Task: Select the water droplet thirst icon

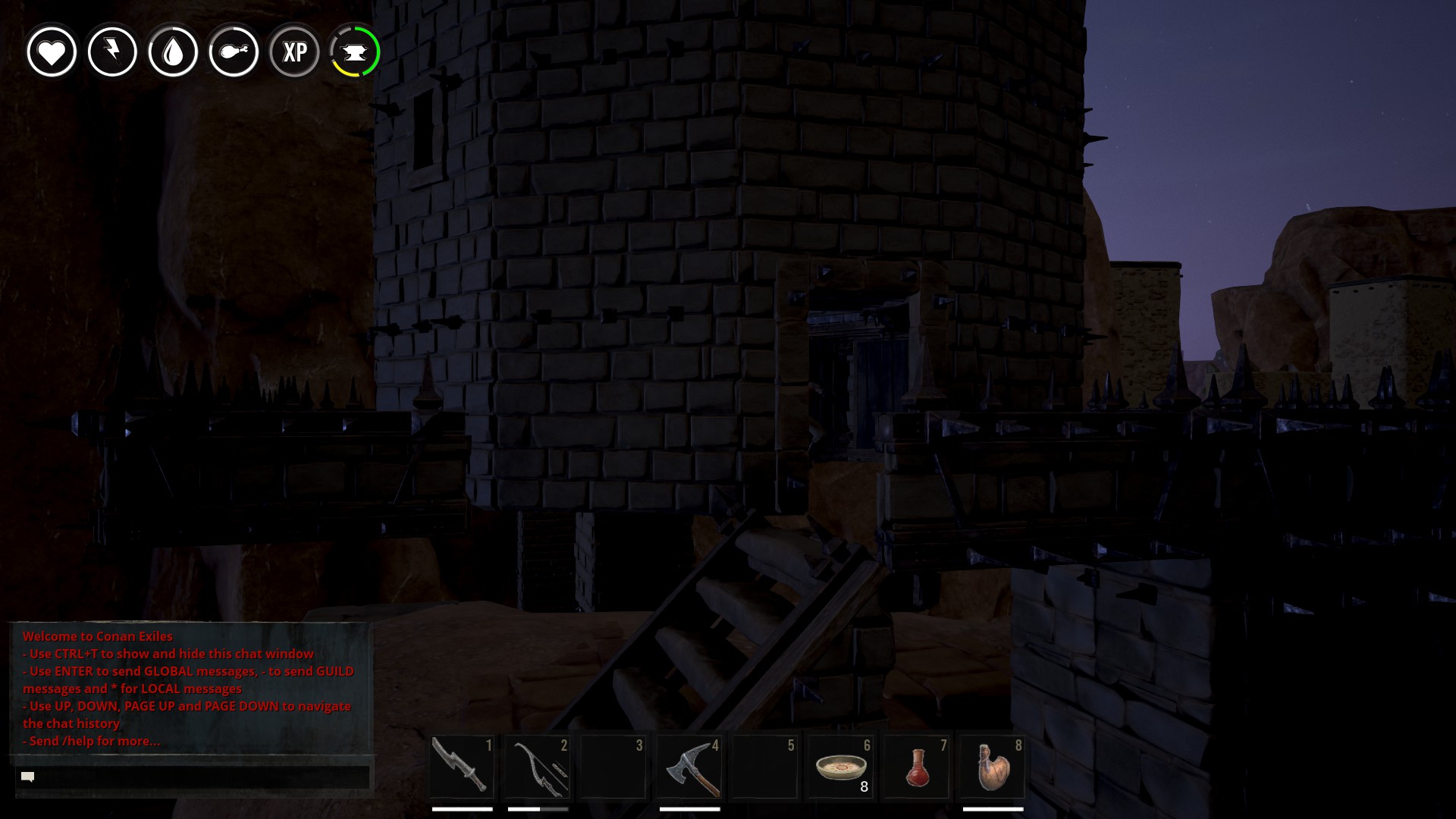Action: point(173,52)
